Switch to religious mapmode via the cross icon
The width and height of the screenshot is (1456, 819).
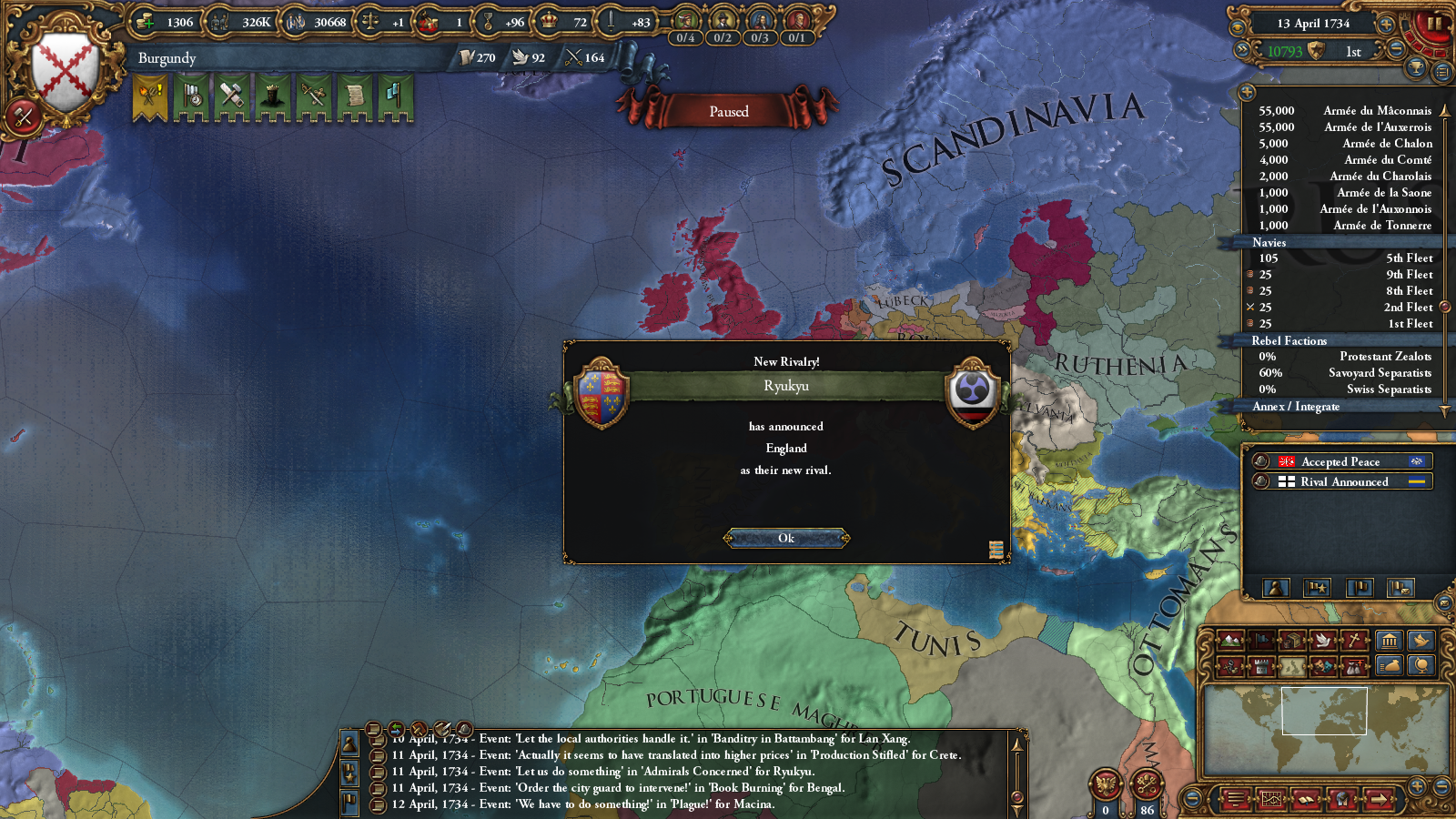pos(1354,640)
